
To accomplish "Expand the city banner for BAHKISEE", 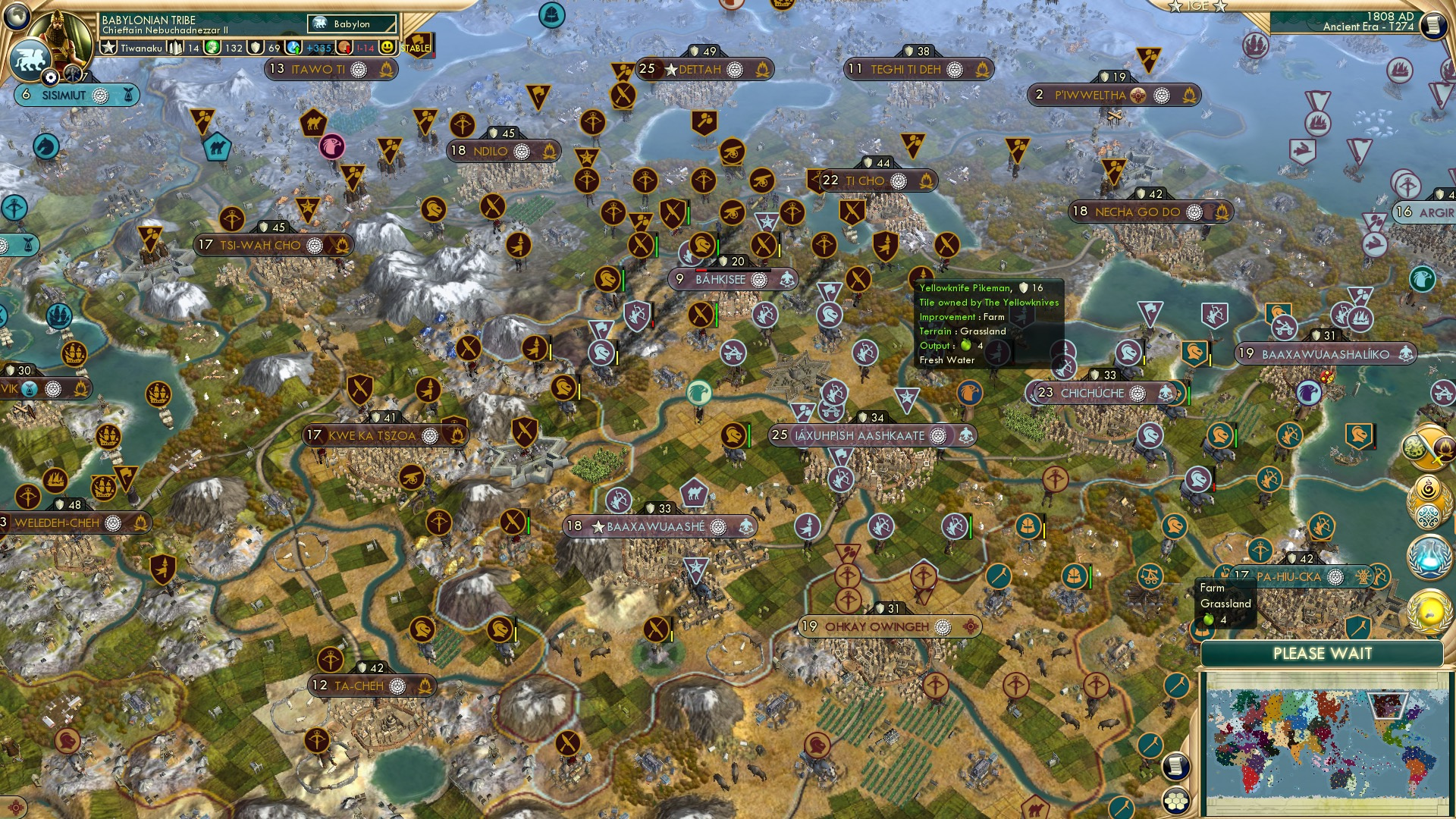I will (x=722, y=279).
